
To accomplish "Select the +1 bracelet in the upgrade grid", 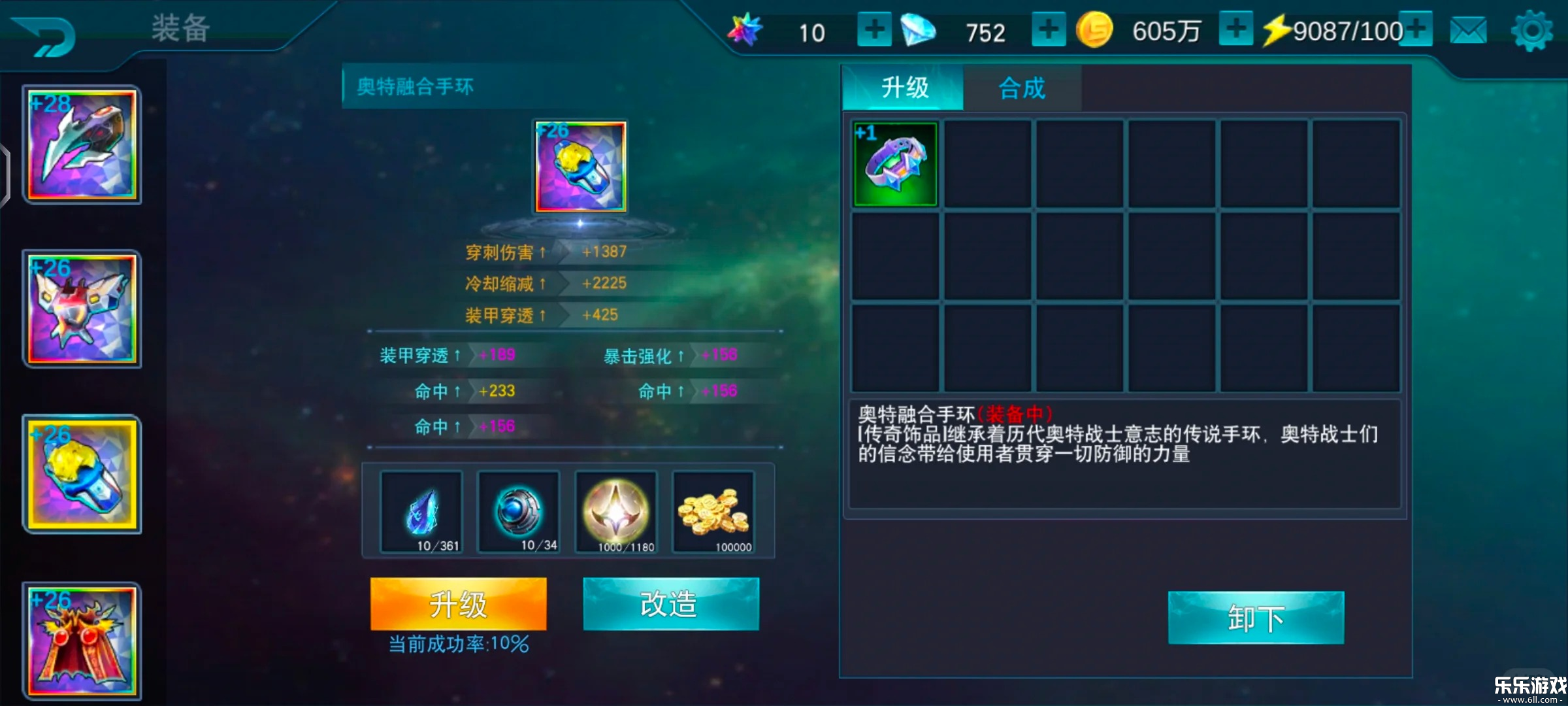I will (894, 163).
